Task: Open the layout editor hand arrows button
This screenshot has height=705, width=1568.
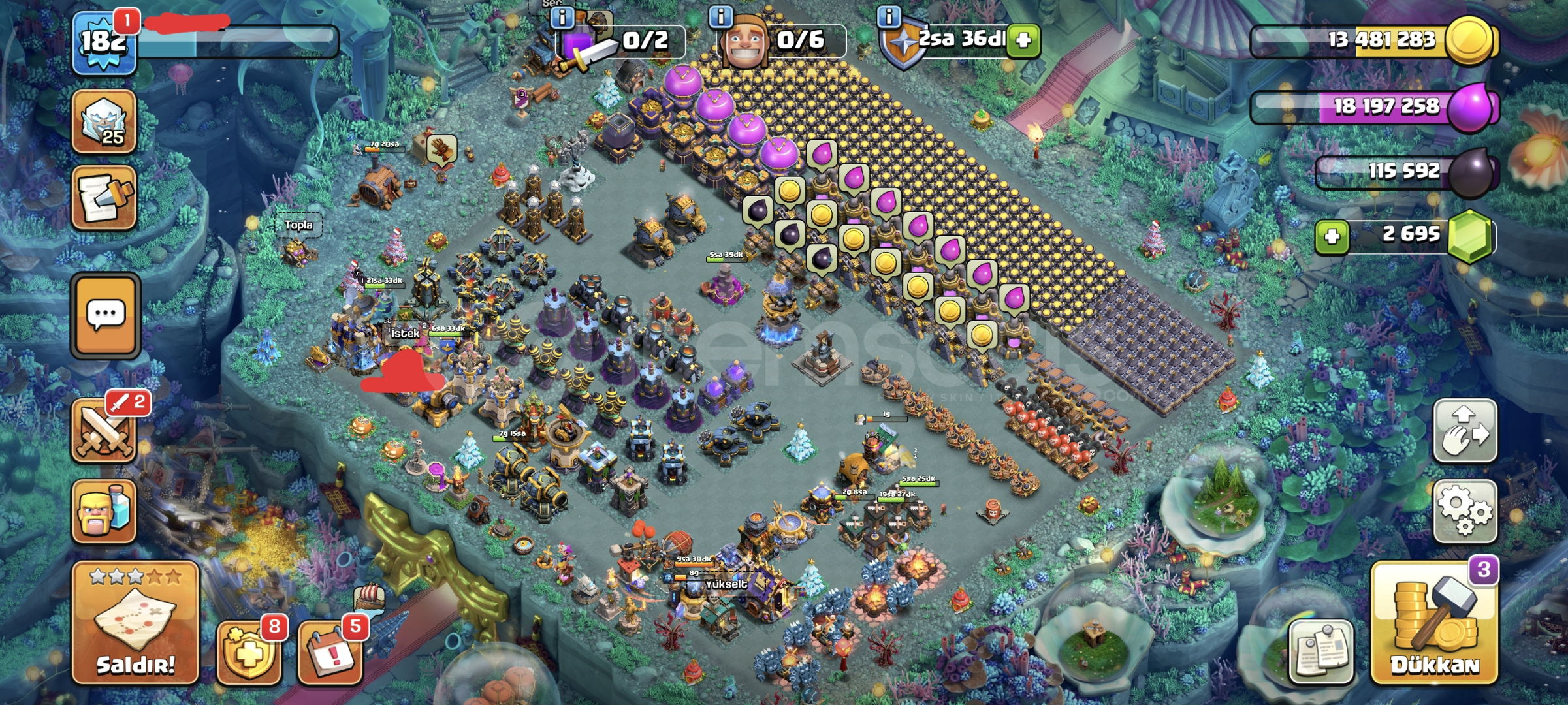Action: [x=1465, y=431]
